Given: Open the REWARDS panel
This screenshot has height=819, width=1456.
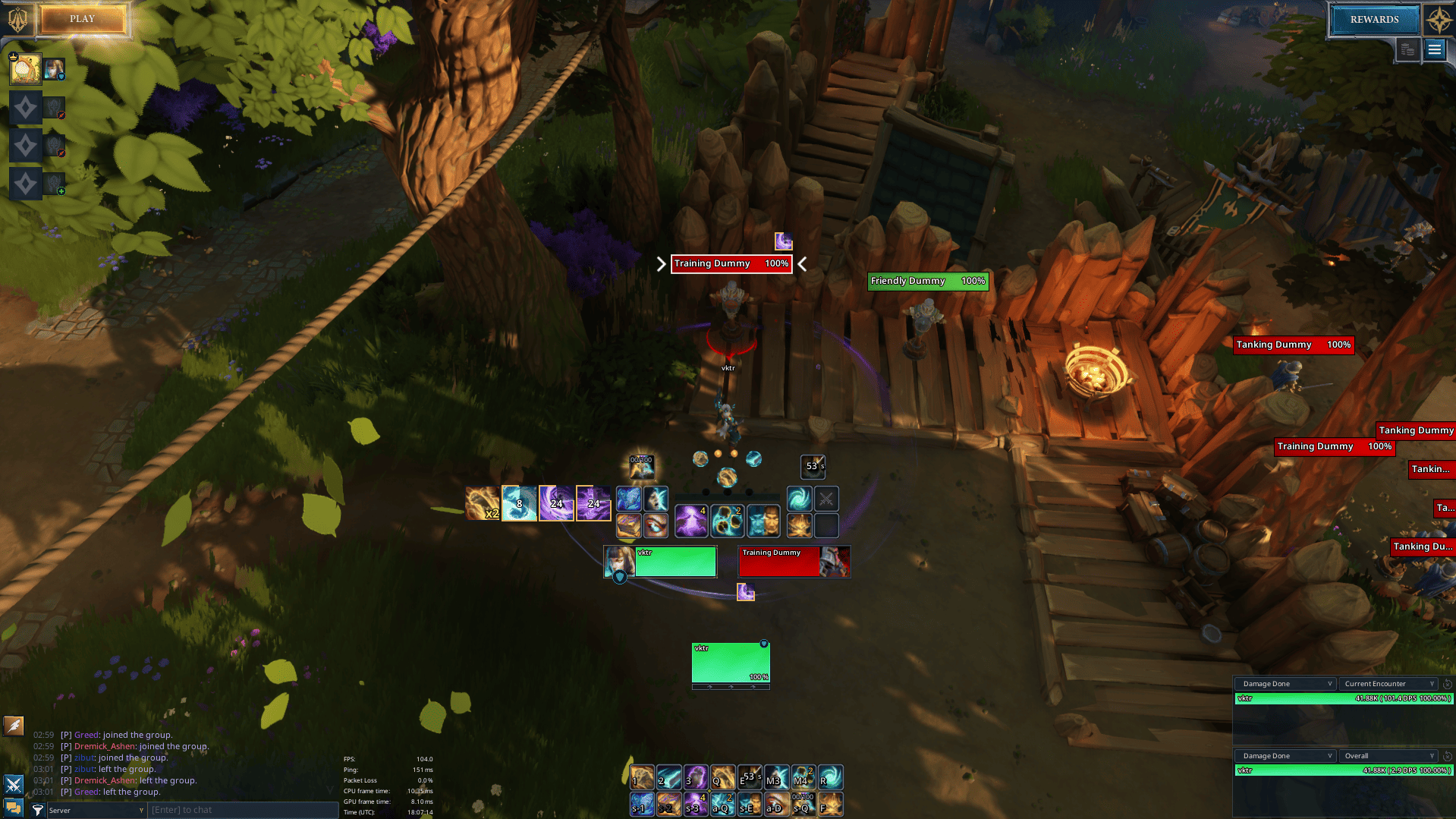Looking at the screenshot, I should (1374, 20).
